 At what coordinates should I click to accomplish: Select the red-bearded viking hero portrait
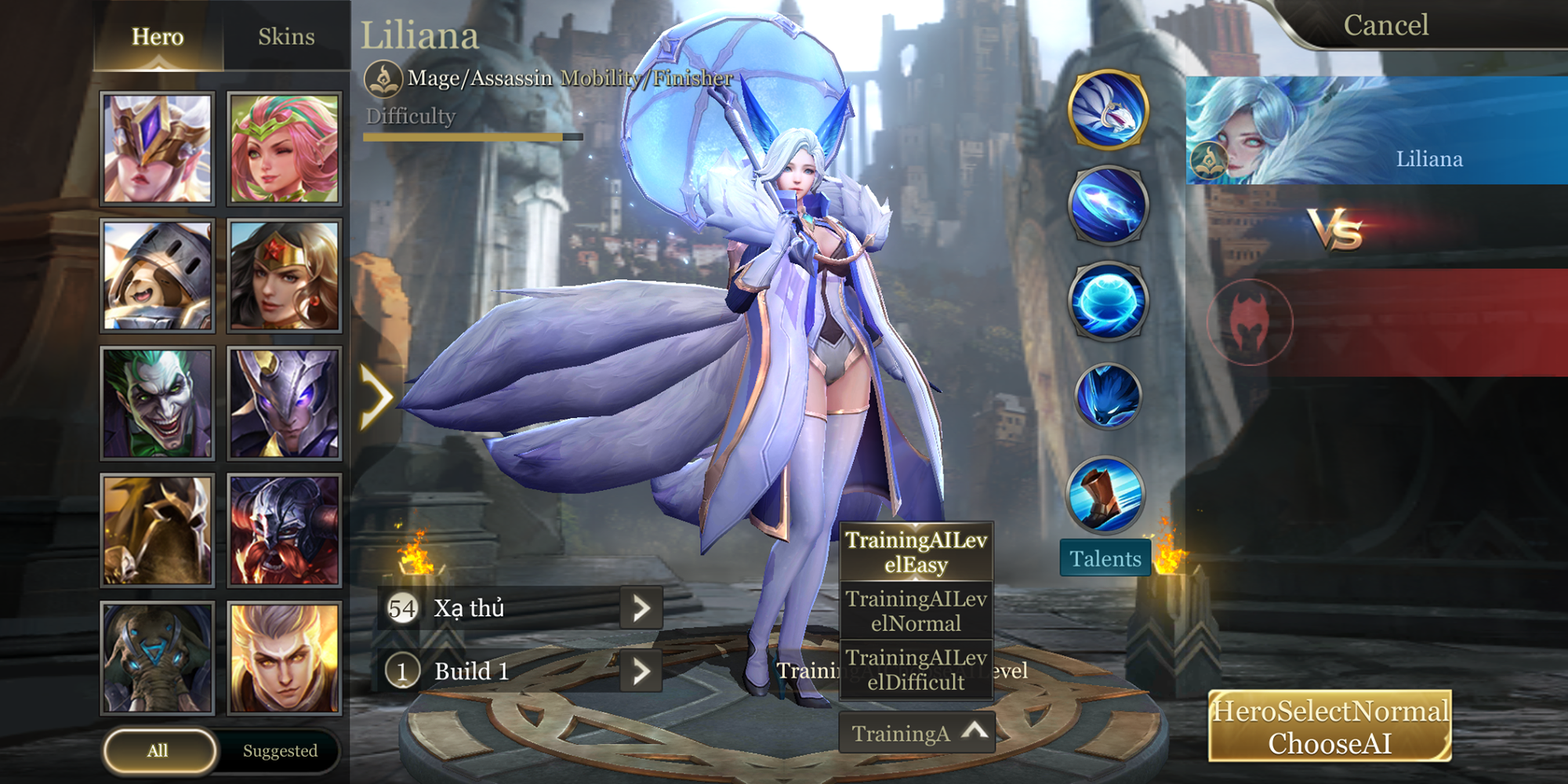click(285, 531)
